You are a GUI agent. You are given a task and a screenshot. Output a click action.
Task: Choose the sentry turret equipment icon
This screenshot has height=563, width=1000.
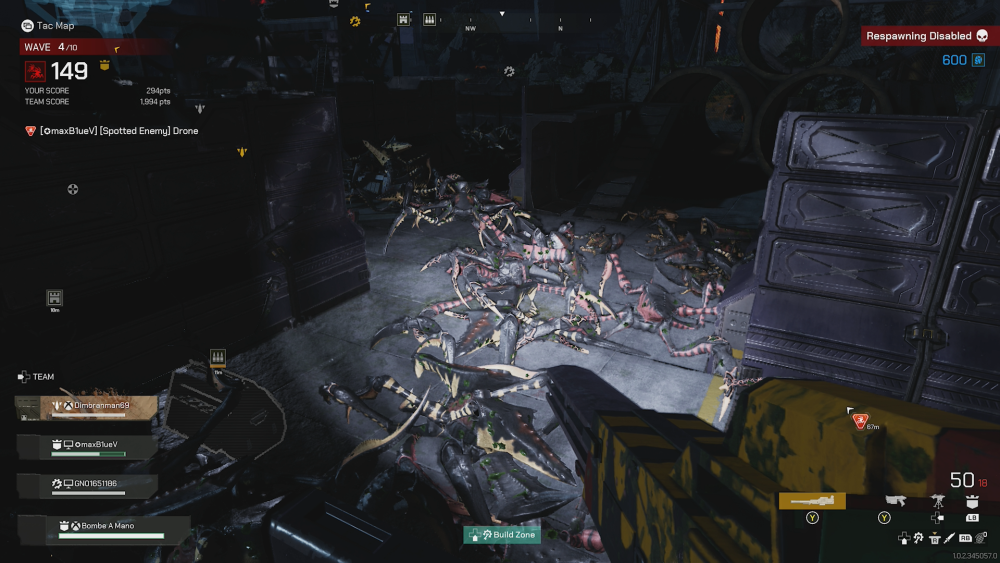pos(938,500)
